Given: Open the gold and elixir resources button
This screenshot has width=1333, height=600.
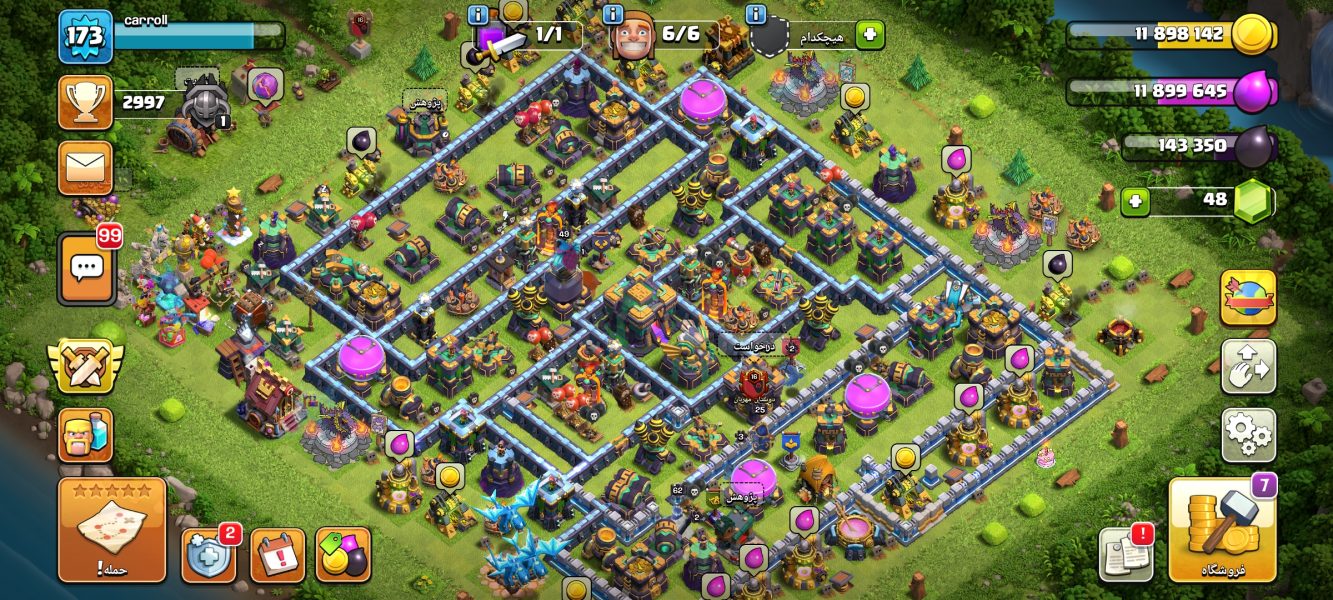Looking at the screenshot, I should (x=343, y=555).
